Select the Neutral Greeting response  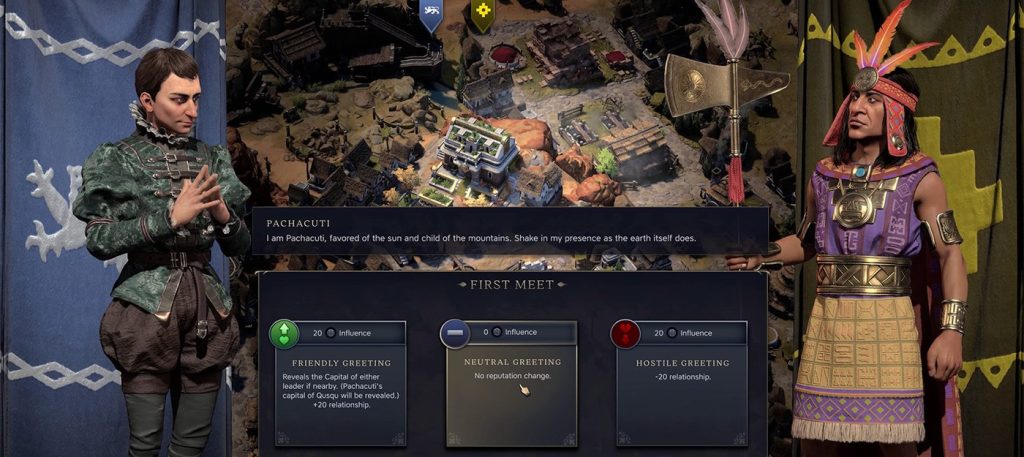pyautogui.click(x=511, y=383)
